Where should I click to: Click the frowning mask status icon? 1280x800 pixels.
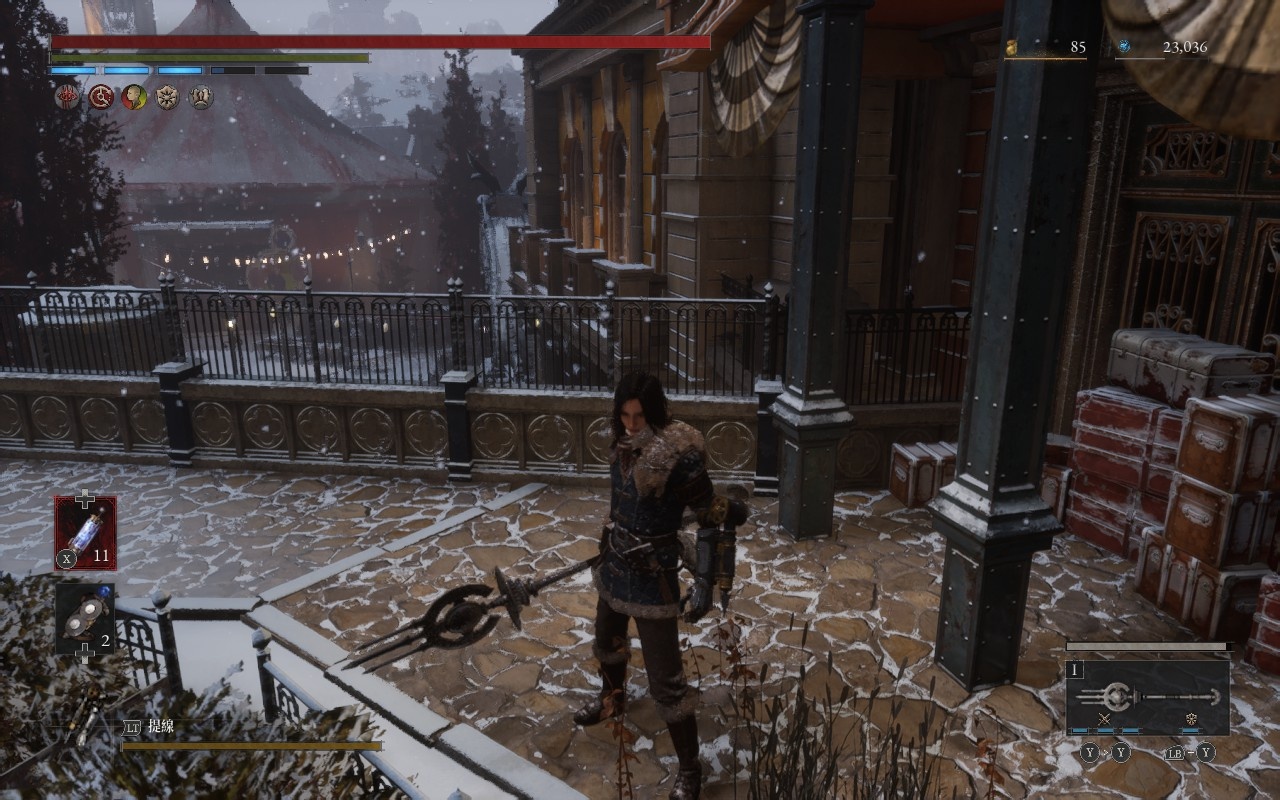click(201, 97)
